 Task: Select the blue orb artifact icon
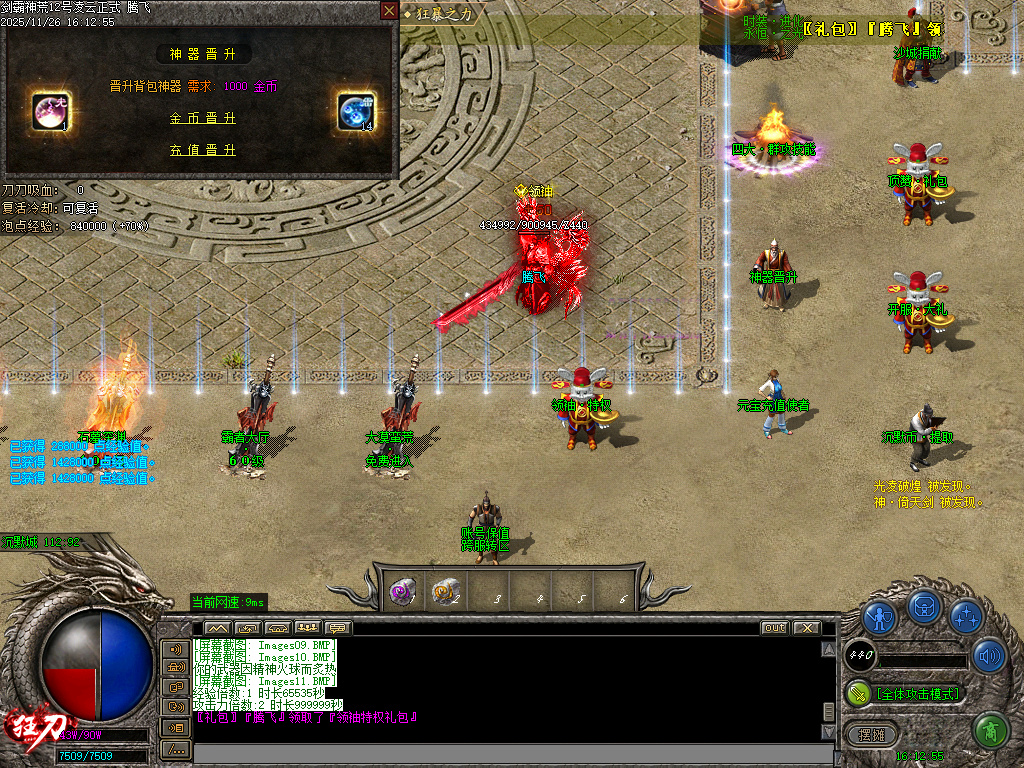coord(355,111)
